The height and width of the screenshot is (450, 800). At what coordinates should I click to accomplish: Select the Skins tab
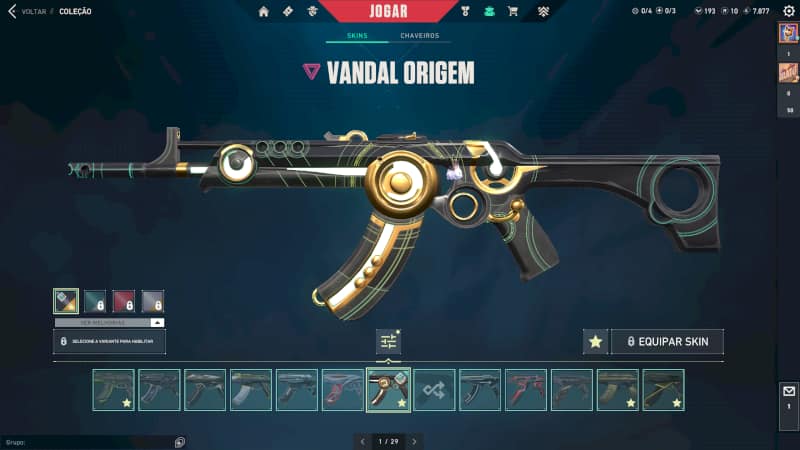point(357,36)
